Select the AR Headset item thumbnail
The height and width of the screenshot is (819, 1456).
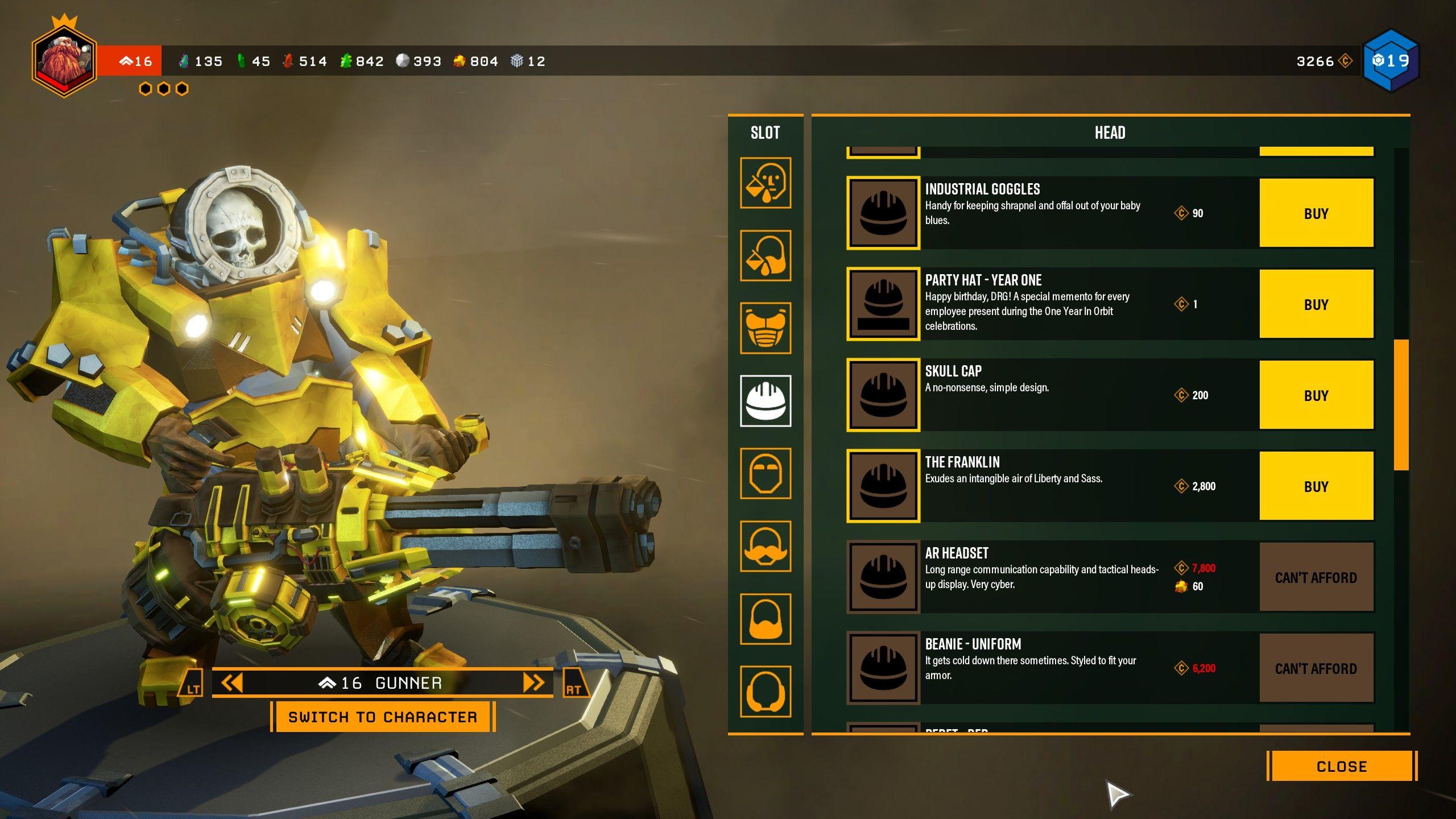click(x=883, y=577)
